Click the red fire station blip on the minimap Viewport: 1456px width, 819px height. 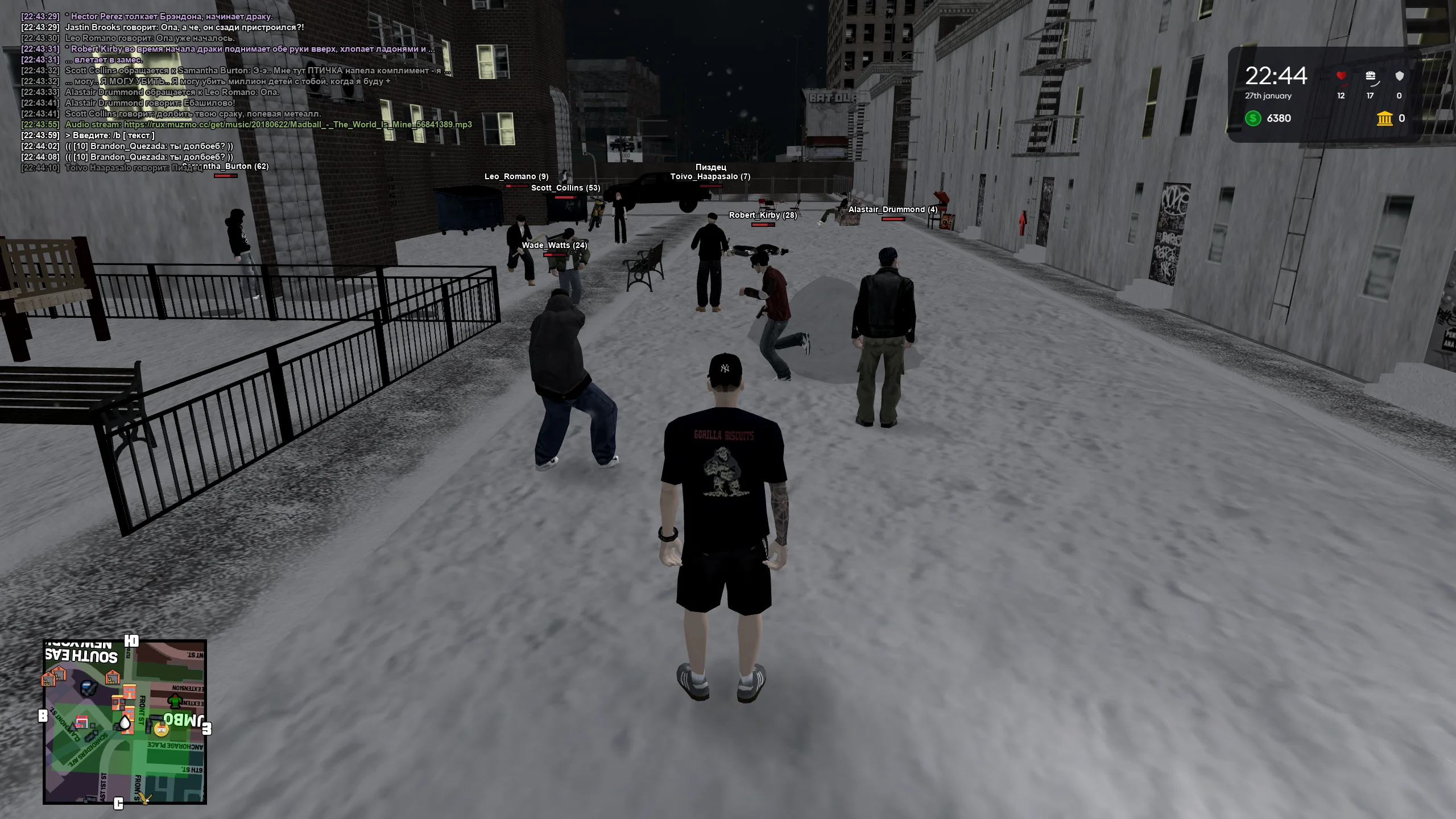click(82, 722)
